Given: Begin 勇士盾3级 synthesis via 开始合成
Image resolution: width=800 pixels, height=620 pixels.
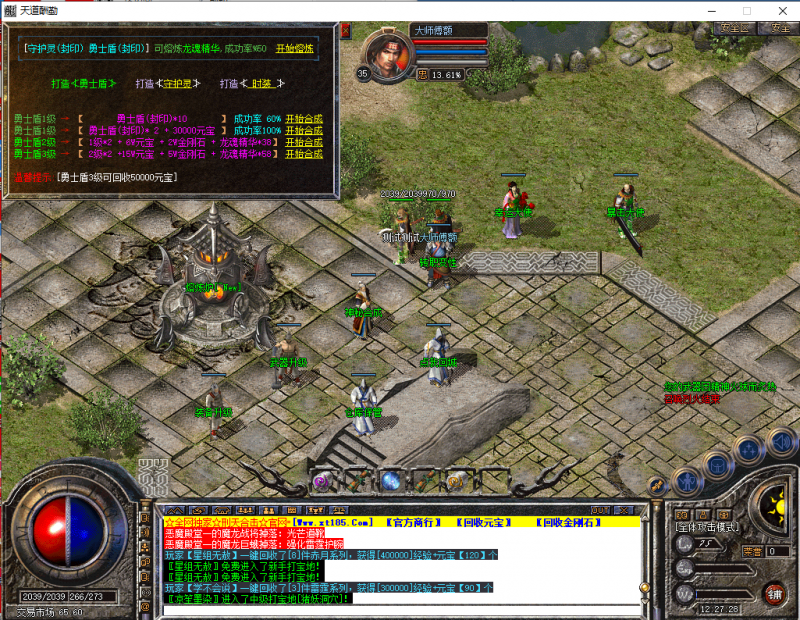Looking at the screenshot, I should click(x=304, y=154).
